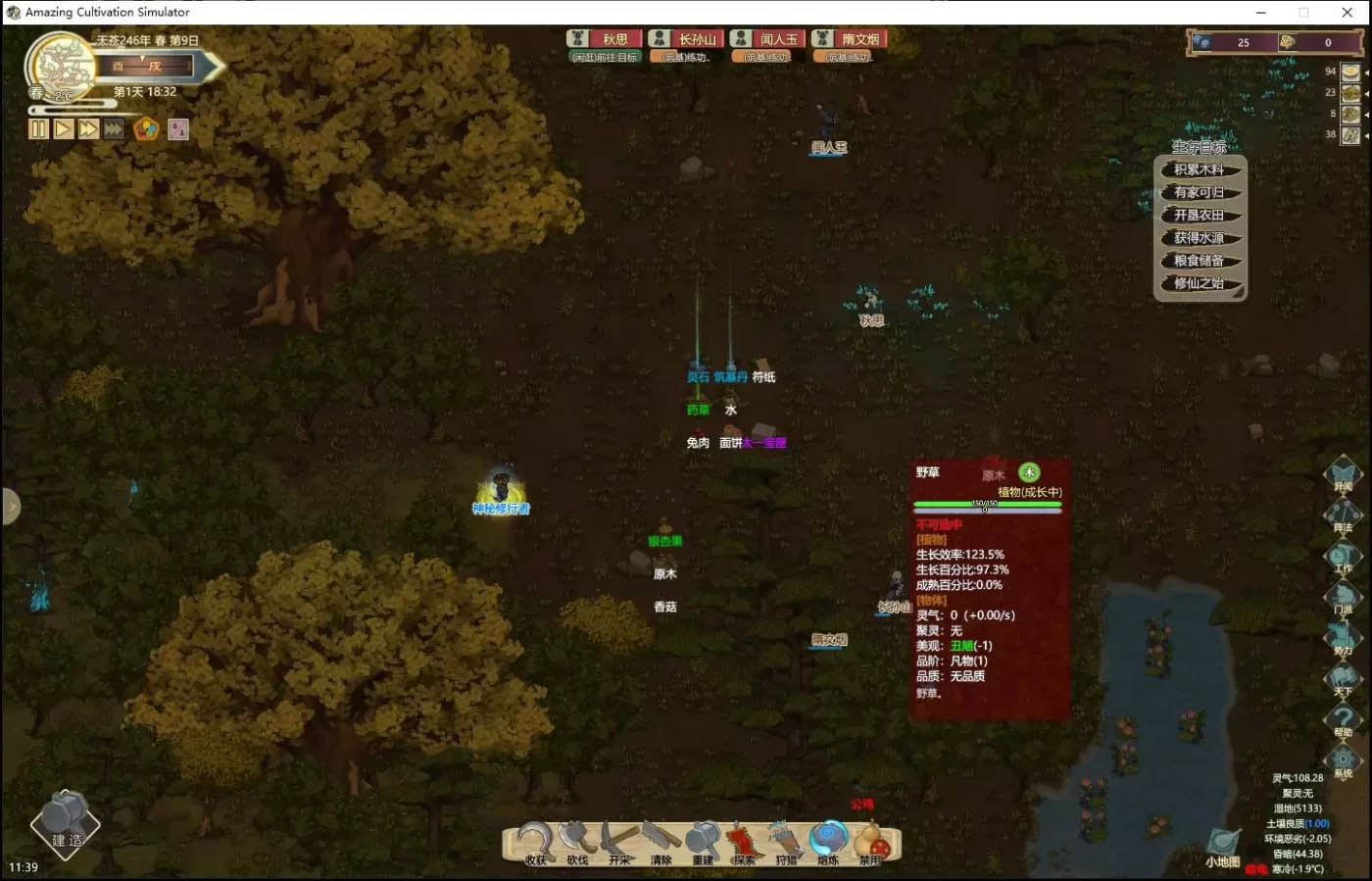1372x881 pixels.
Task: Open the five elements pentagon icon
Action: pyautogui.click(x=146, y=128)
